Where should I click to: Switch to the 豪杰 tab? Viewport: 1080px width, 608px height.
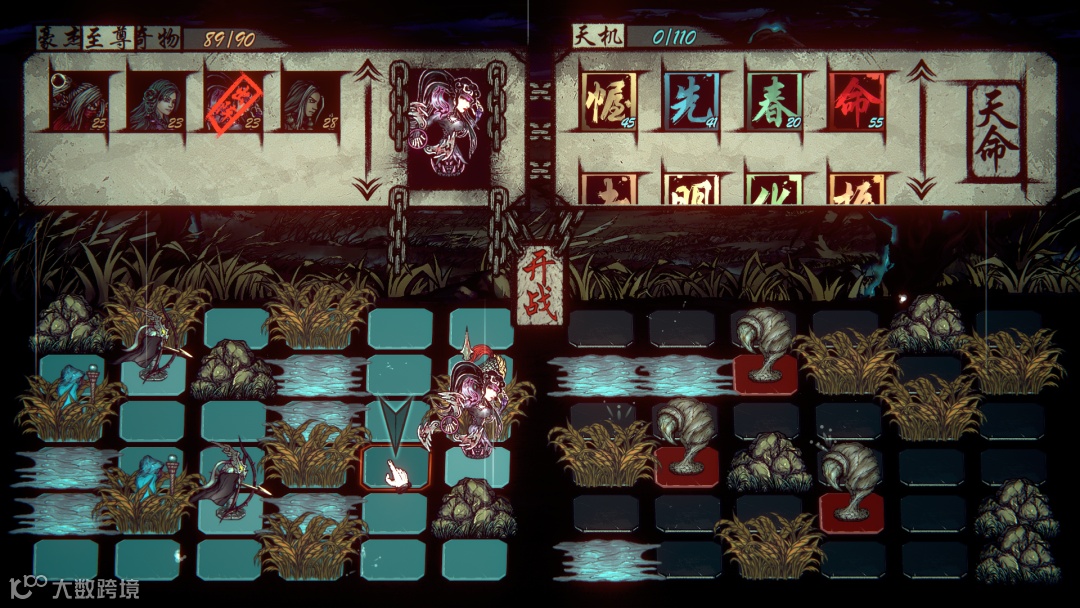pyautogui.click(x=59, y=38)
